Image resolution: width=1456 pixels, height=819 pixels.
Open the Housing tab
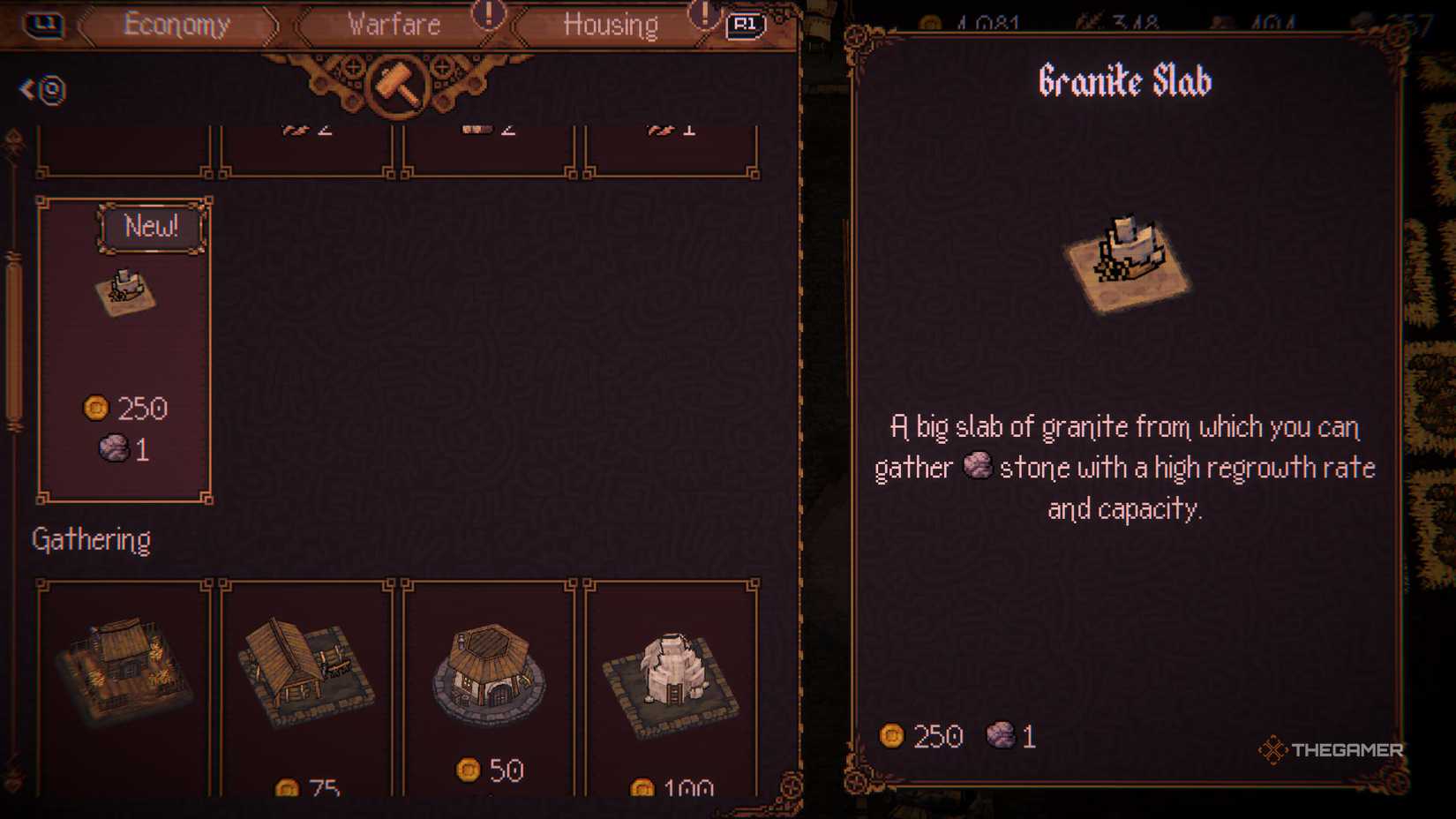[609, 24]
